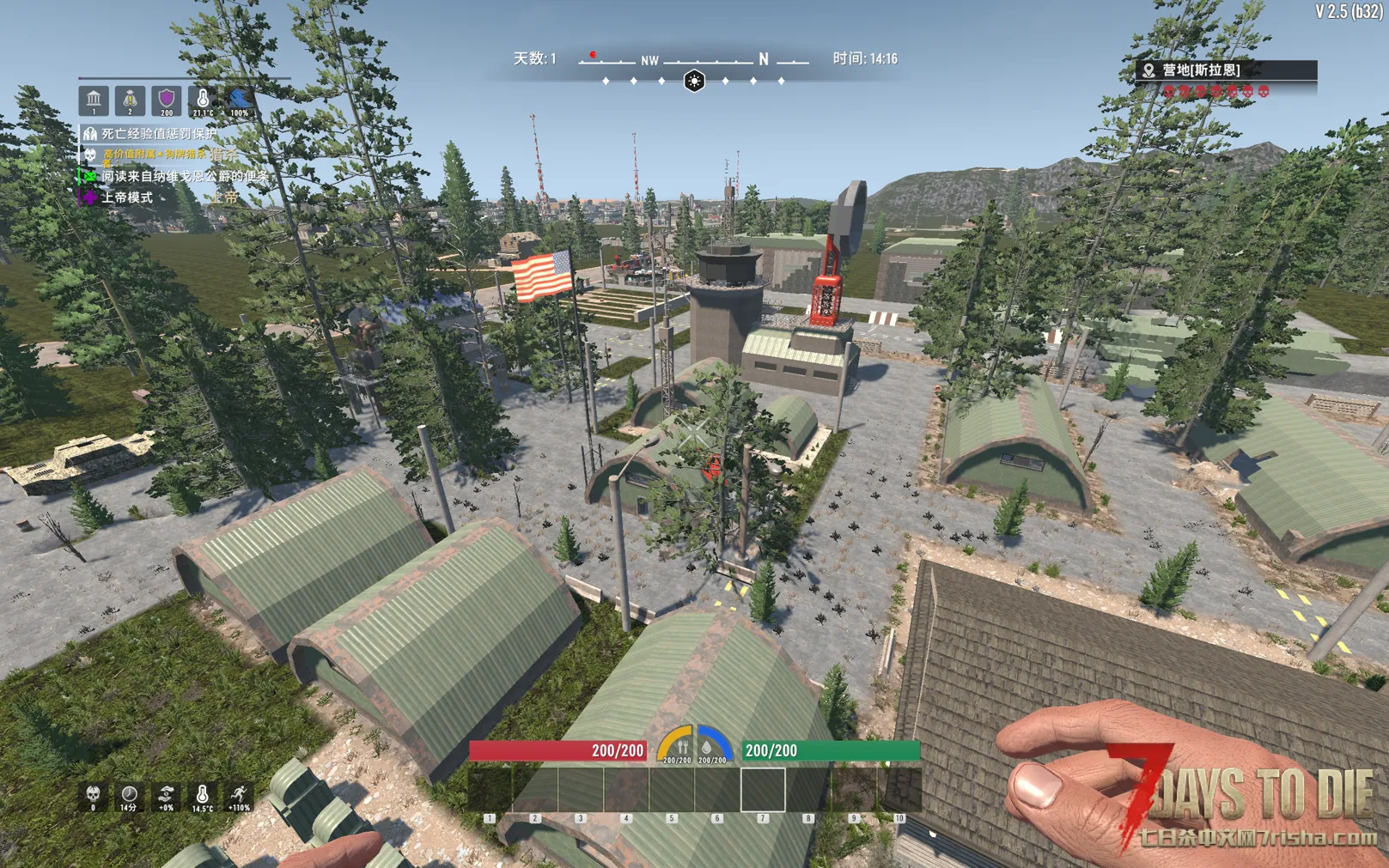Open the 14.5°C thermometer icon
This screenshot has width=1389, height=868.
point(203,796)
